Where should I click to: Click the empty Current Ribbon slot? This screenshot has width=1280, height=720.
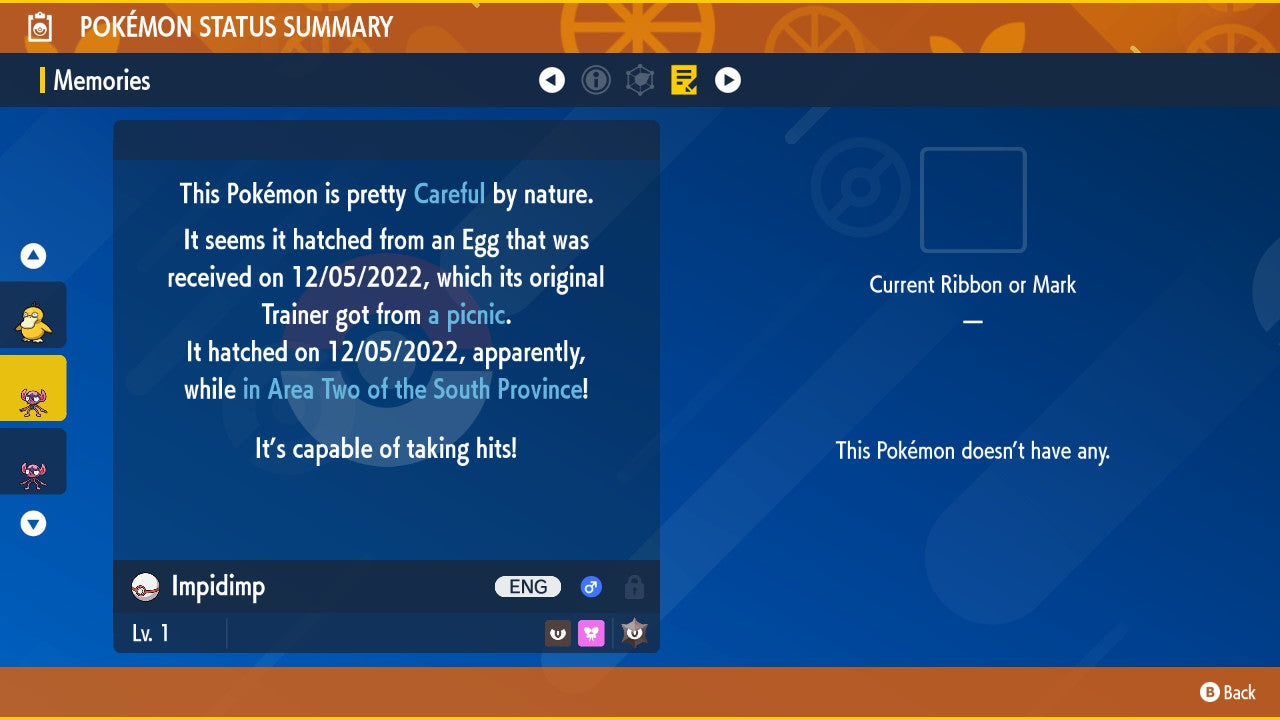pos(972,200)
